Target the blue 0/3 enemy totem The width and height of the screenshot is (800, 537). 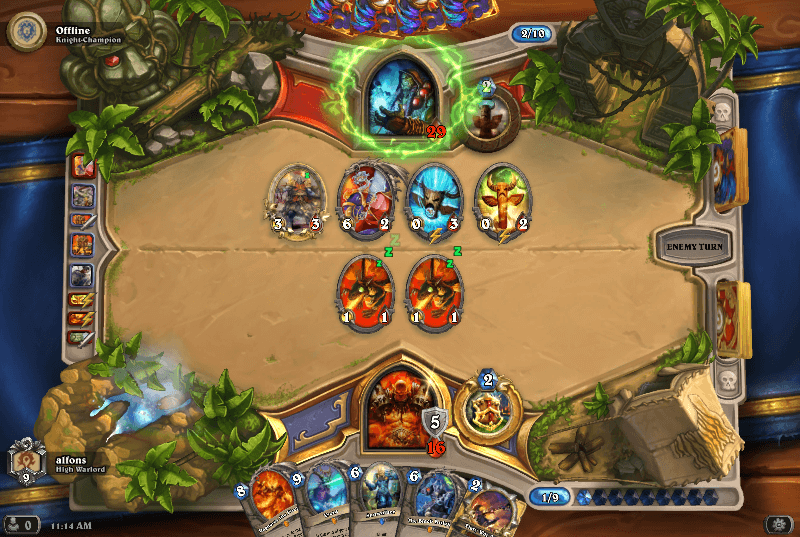click(x=434, y=200)
